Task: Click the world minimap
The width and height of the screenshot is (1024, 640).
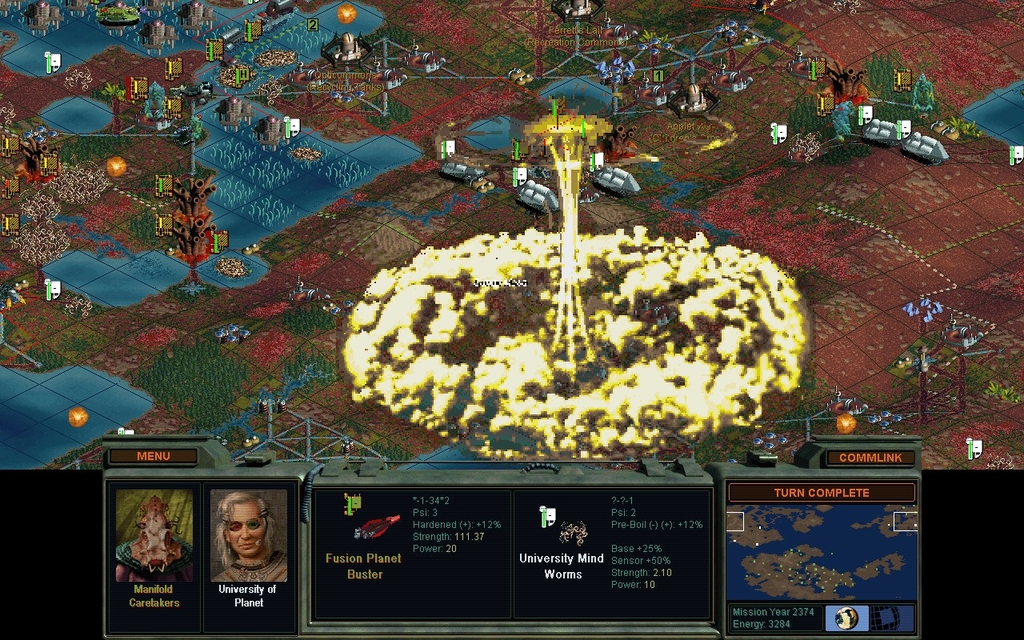Action: point(821,552)
